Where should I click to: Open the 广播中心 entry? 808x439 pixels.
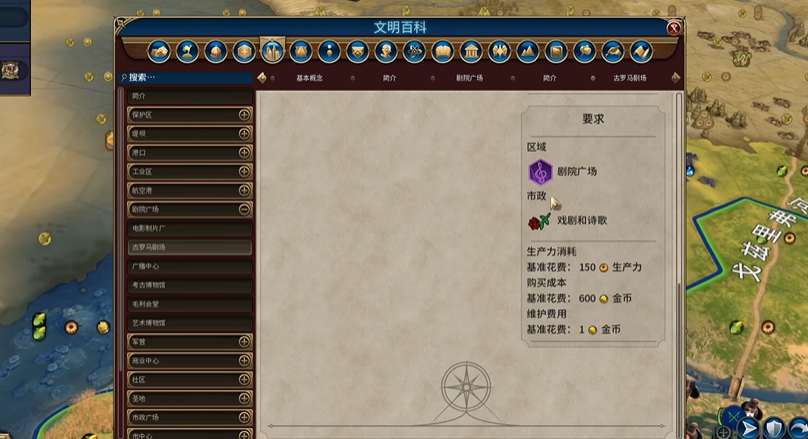pyautogui.click(x=188, y=266)
